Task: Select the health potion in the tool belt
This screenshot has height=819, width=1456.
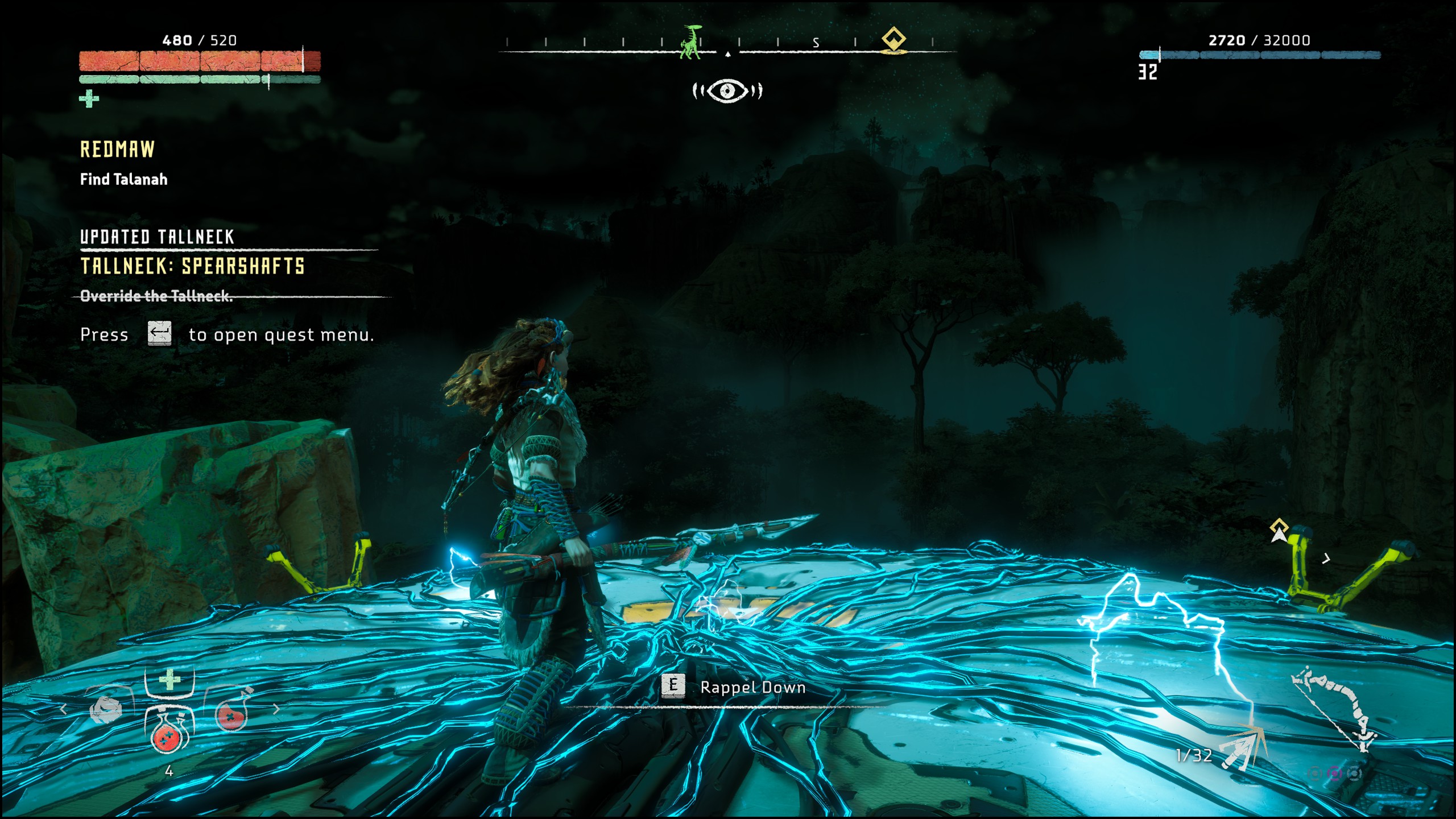Action: tap(168, 735)
